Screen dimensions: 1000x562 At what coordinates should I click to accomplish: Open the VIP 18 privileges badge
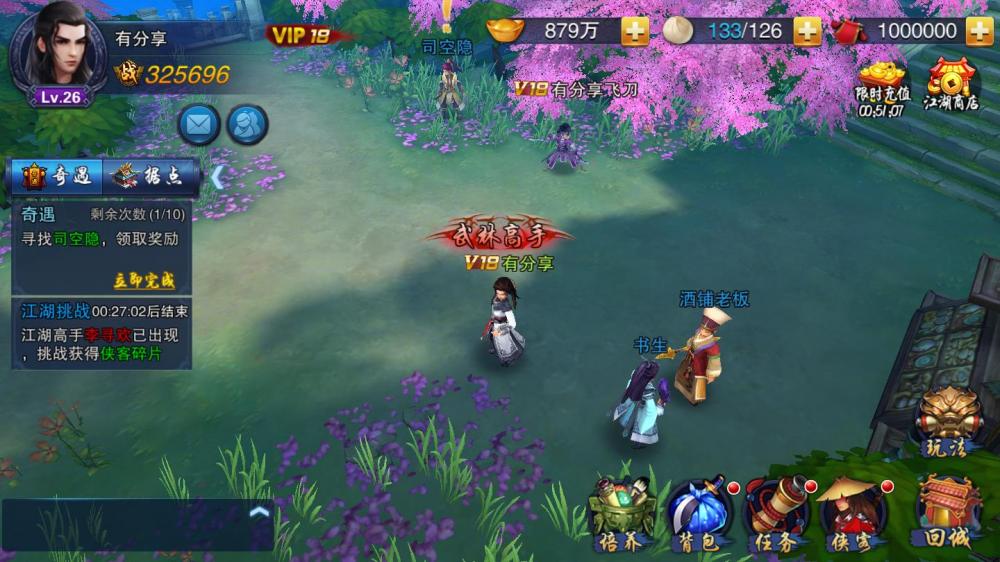pos(300,35)
